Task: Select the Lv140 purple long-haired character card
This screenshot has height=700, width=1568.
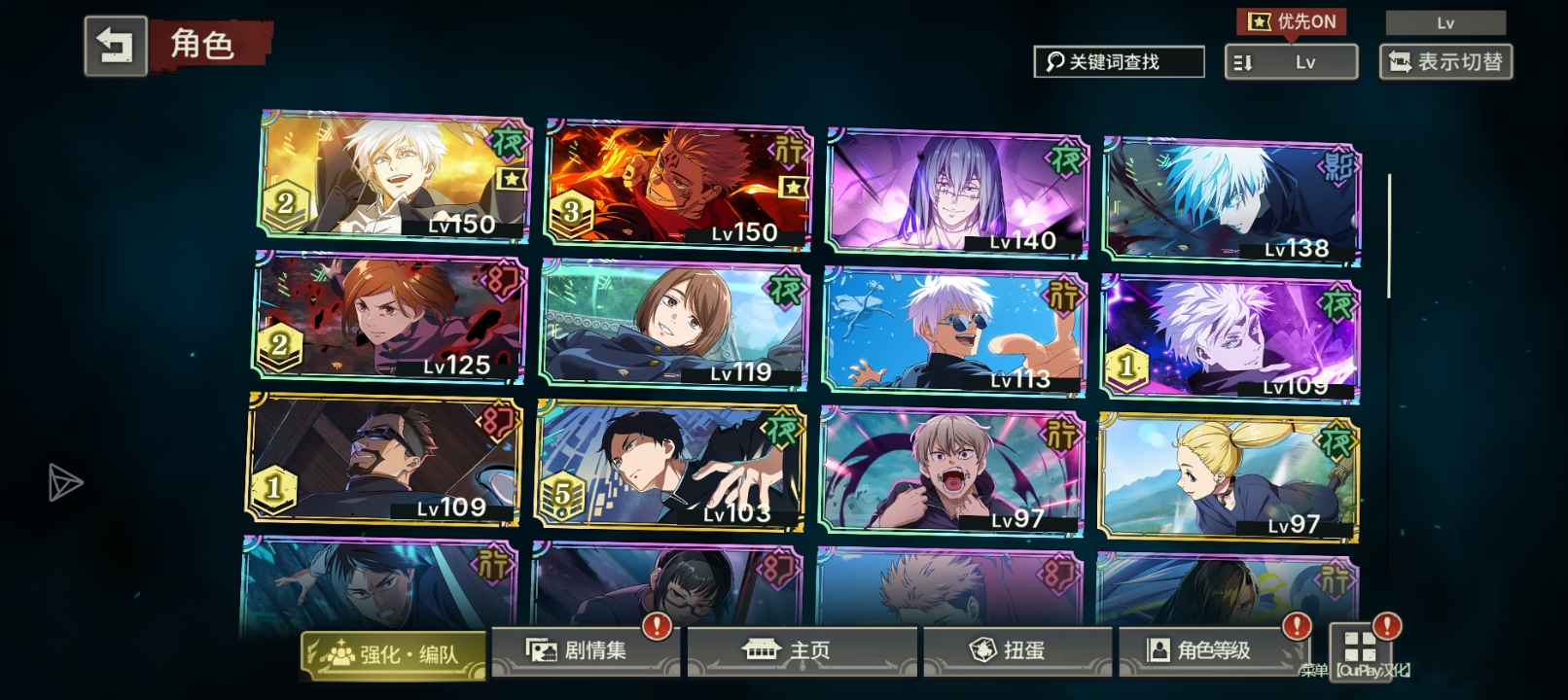Action: click(x=957, y=192)
